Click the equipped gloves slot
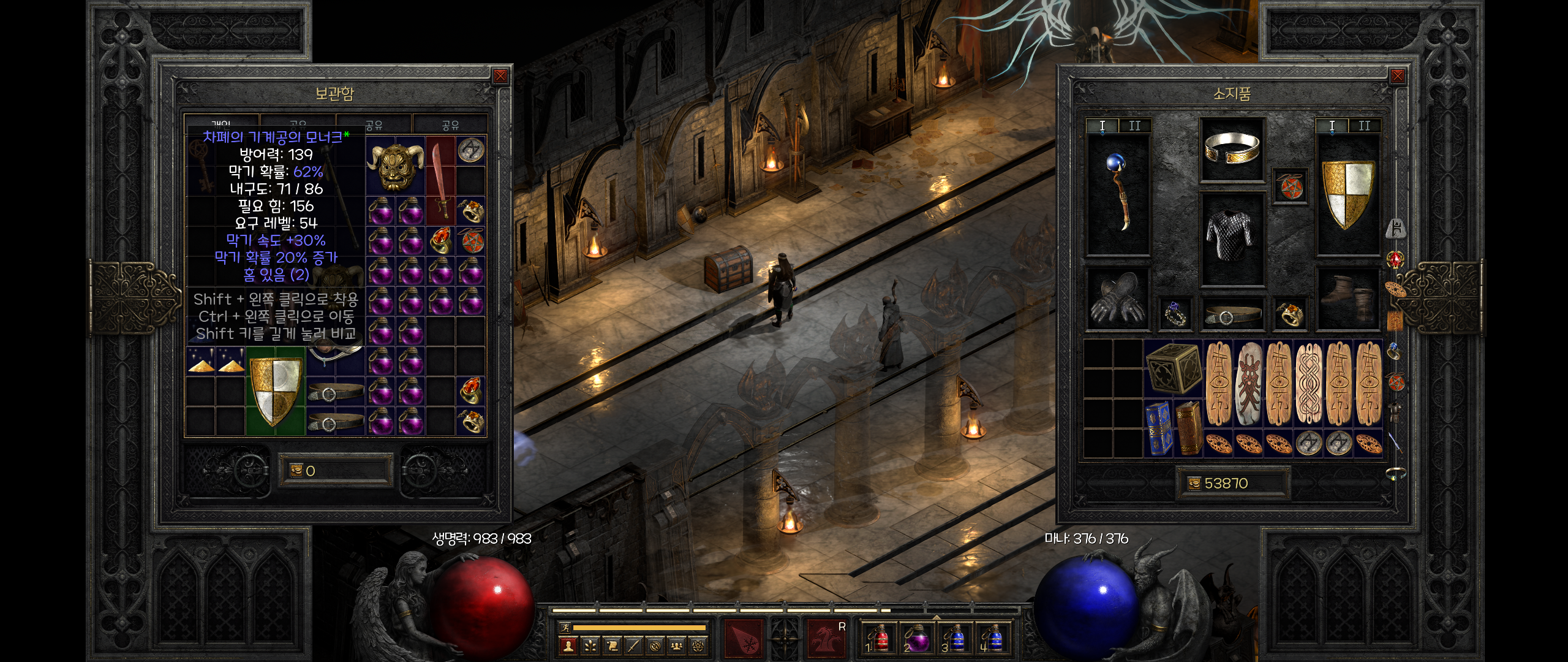 [x=1117, y=299]
